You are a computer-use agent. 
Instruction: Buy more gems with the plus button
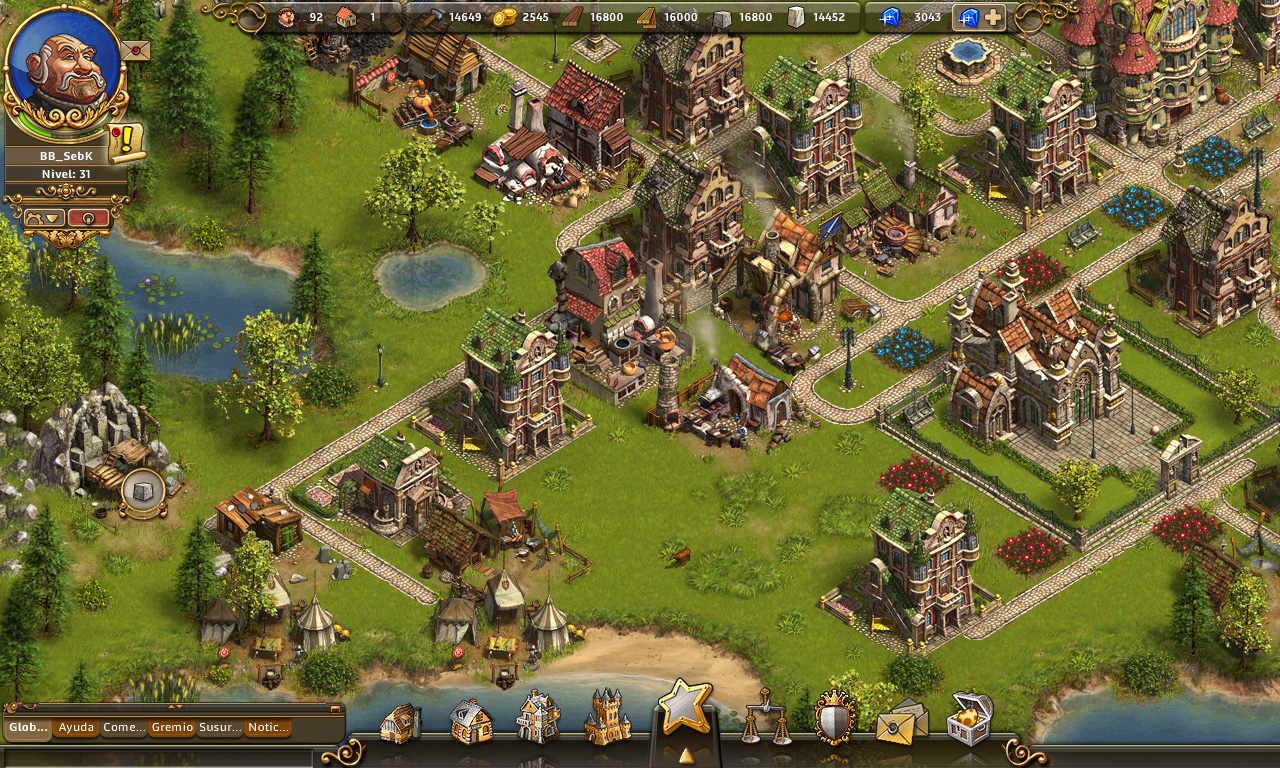pyautogui.click(x=993, y=17)
